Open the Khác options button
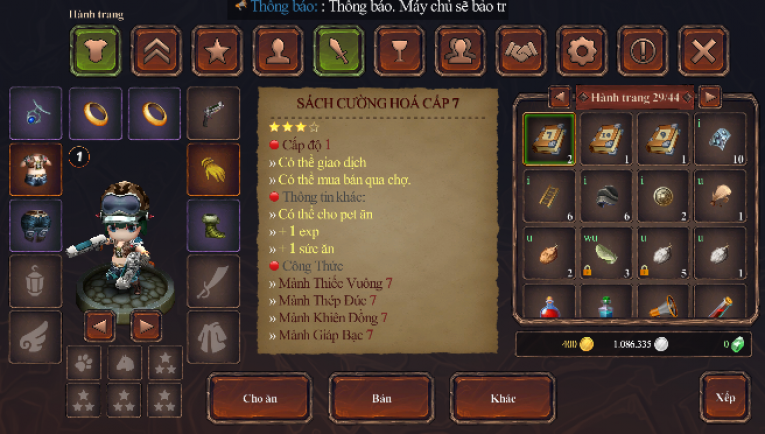765x434 pixels. [x=502, y=398]
